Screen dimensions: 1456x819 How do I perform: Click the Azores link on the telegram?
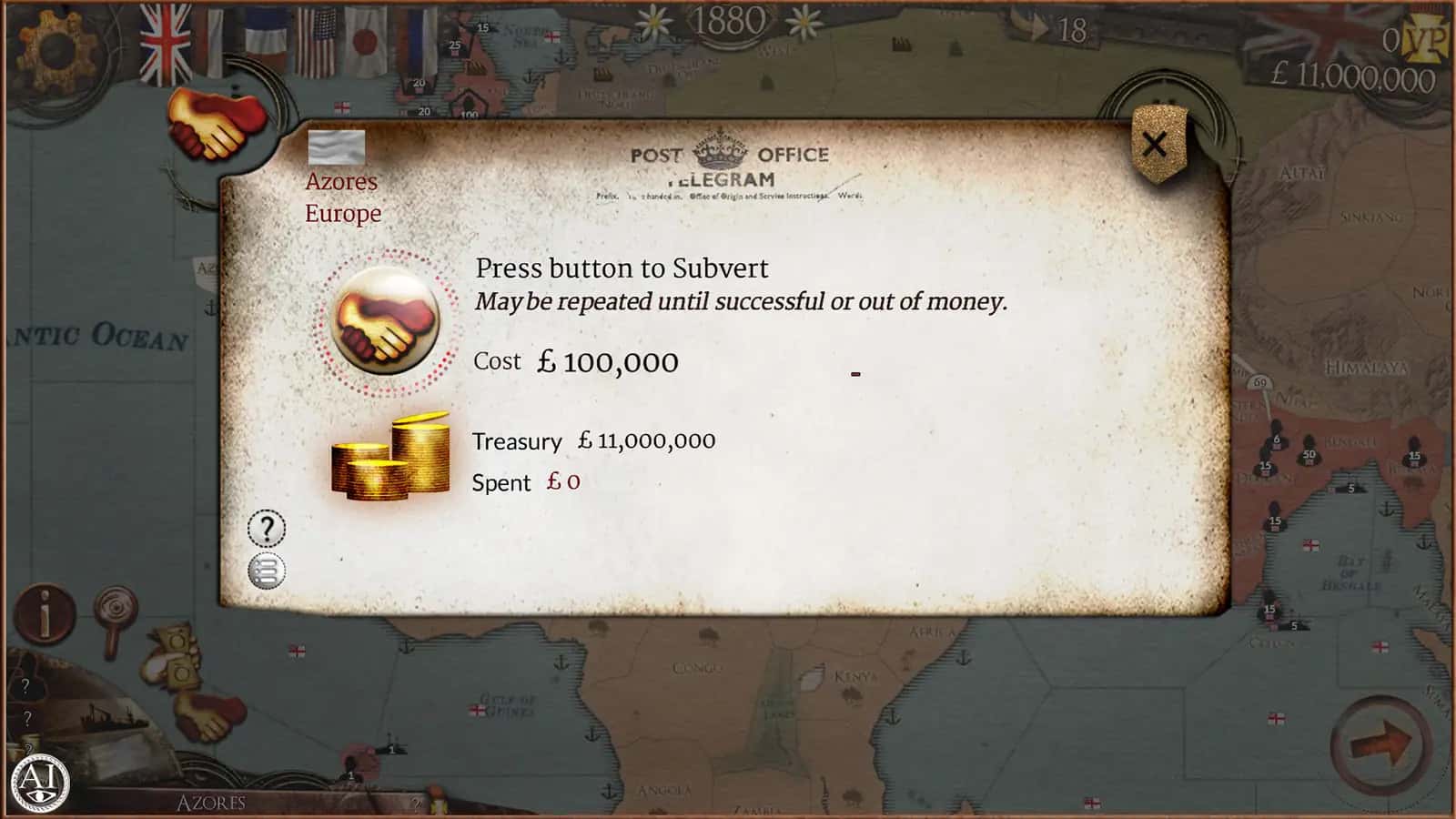point(341,182)
